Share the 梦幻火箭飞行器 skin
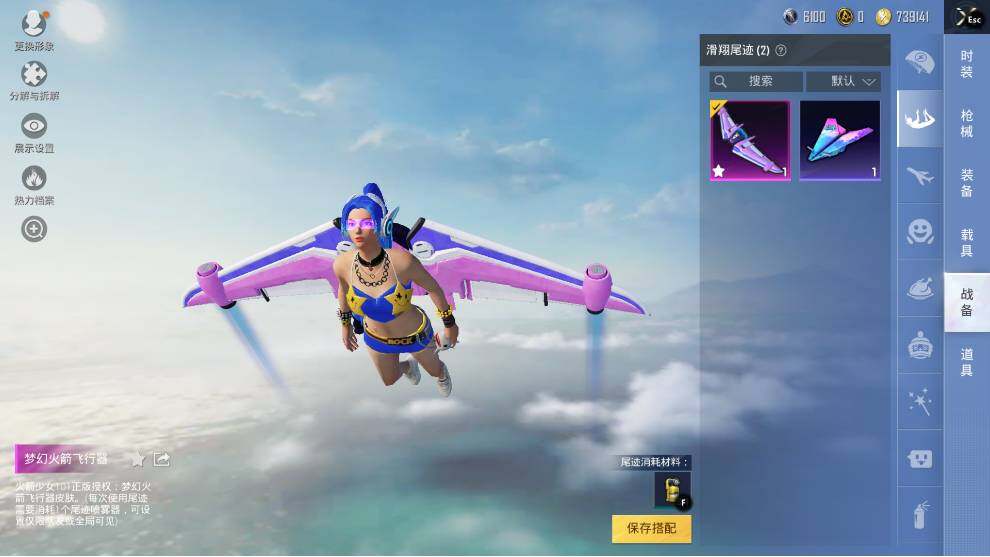 162,459
